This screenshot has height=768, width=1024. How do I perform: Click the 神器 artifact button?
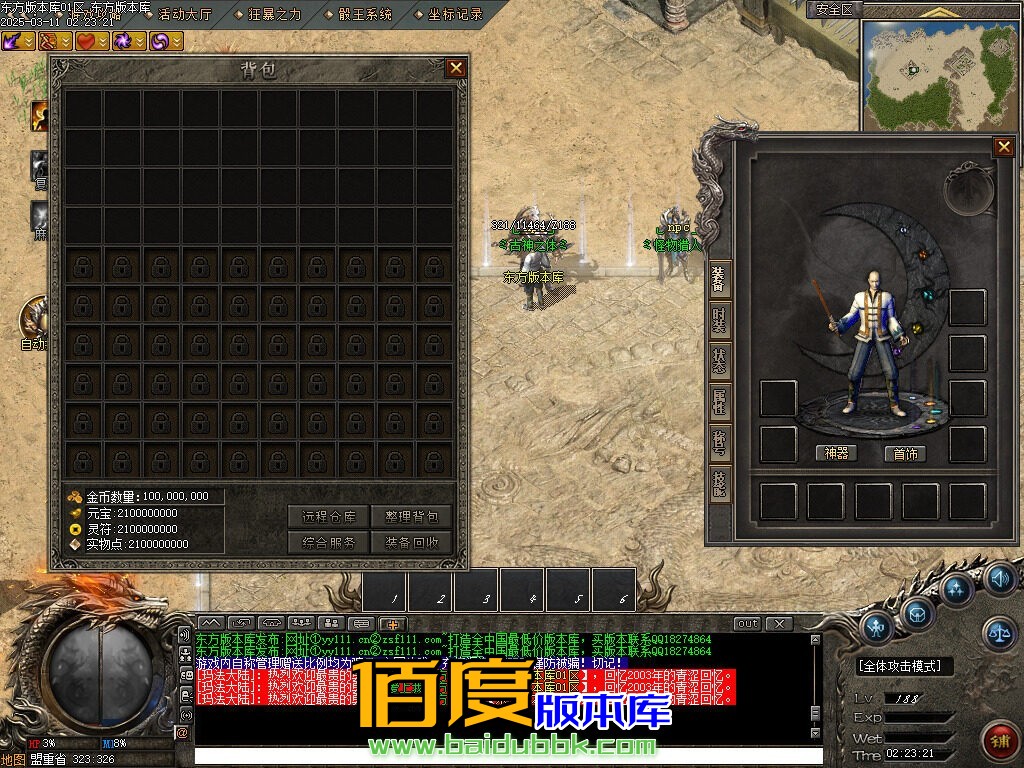click(836, 453)
